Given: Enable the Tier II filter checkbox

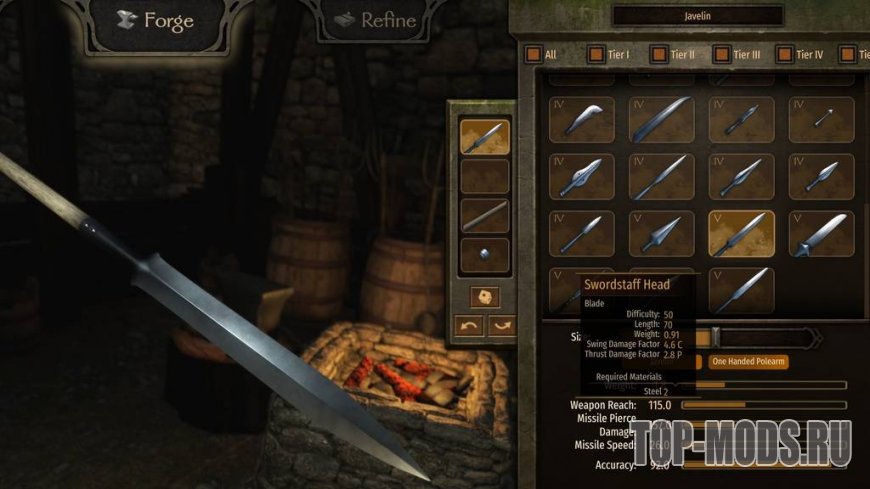Looking at the screenshot, I should tap(659, 54).
